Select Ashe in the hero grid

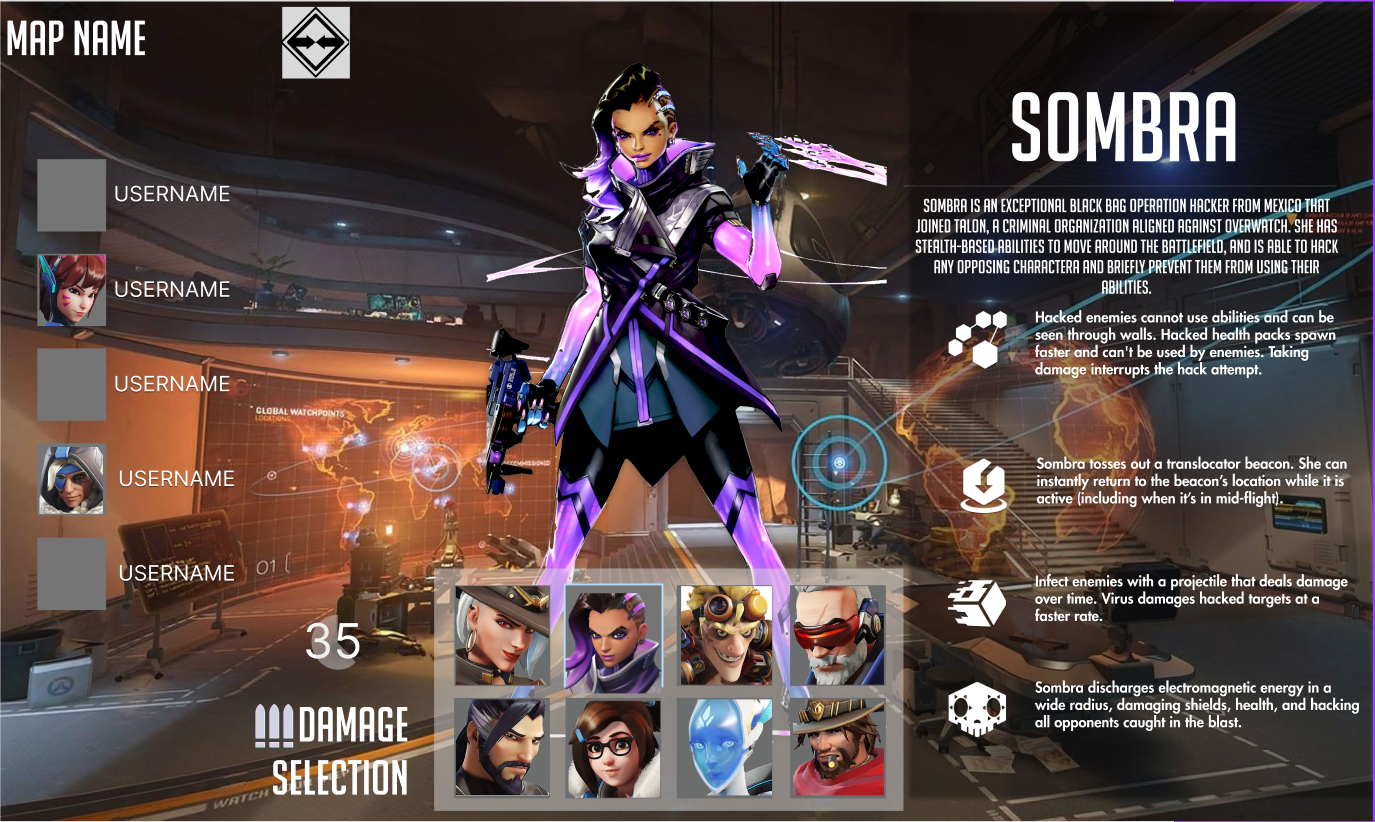502,634
